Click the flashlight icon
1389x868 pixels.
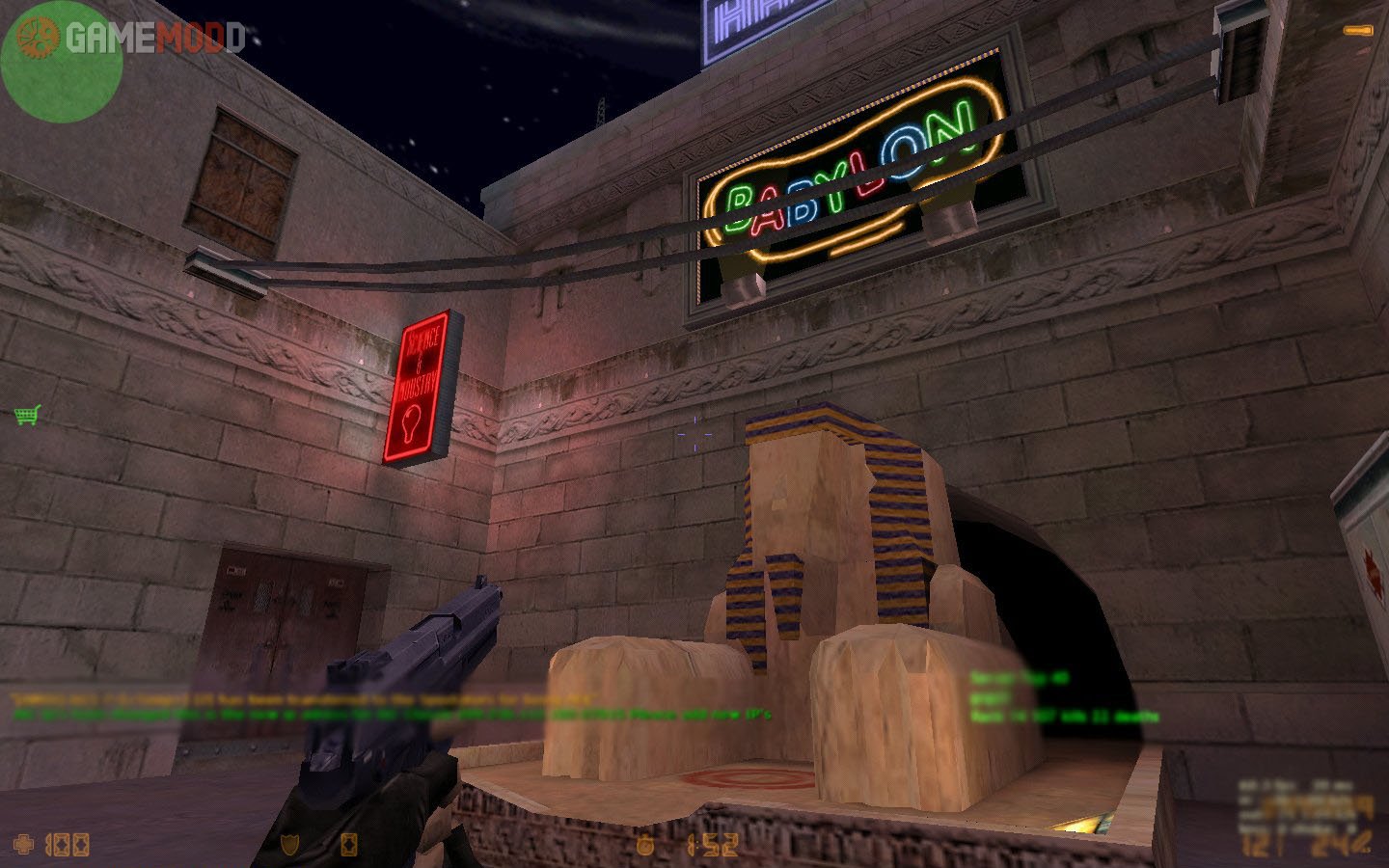1357,31
